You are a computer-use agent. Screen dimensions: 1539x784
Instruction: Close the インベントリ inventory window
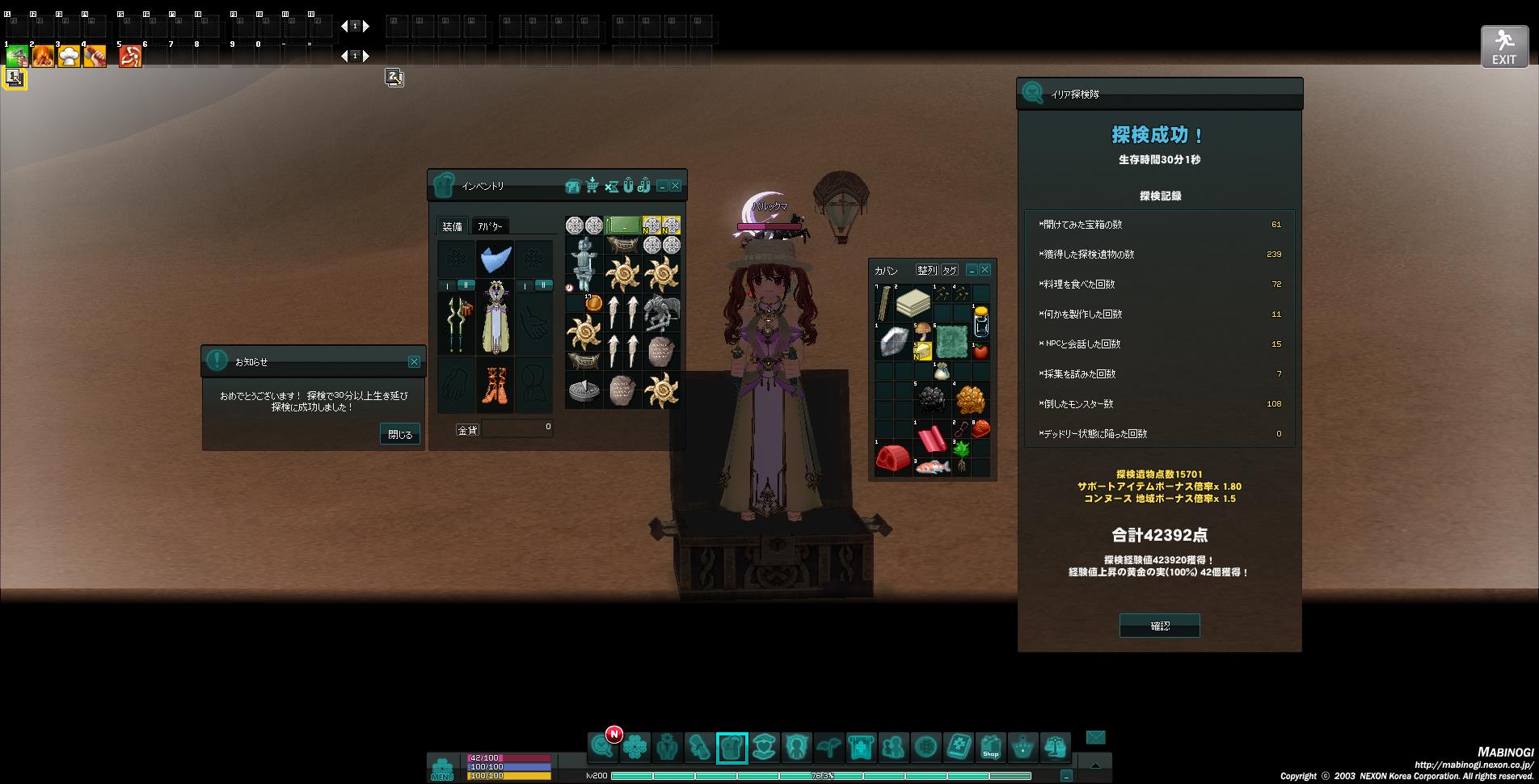(x=676, y=186)
